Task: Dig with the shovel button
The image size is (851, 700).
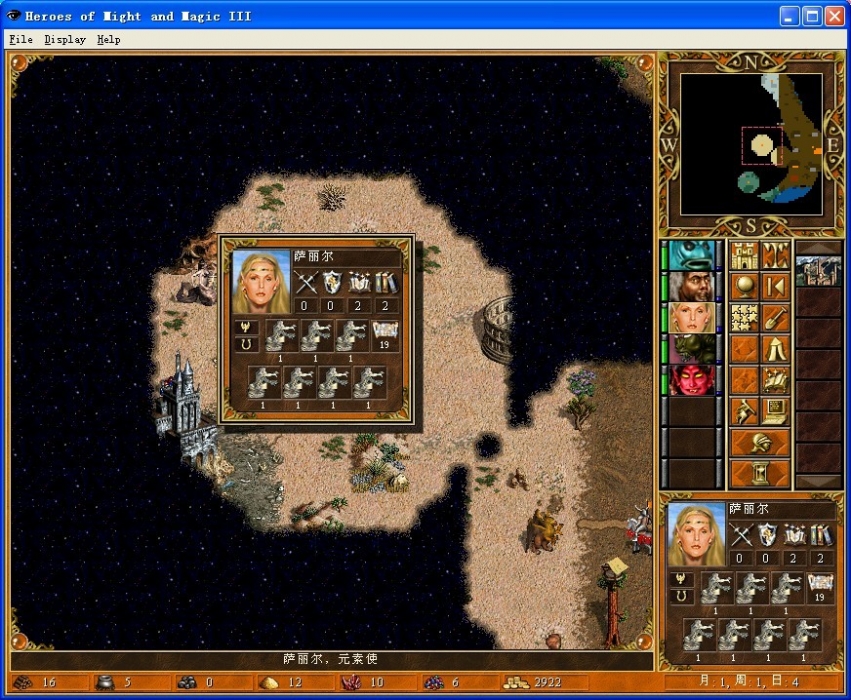Action: click(775, 317)
